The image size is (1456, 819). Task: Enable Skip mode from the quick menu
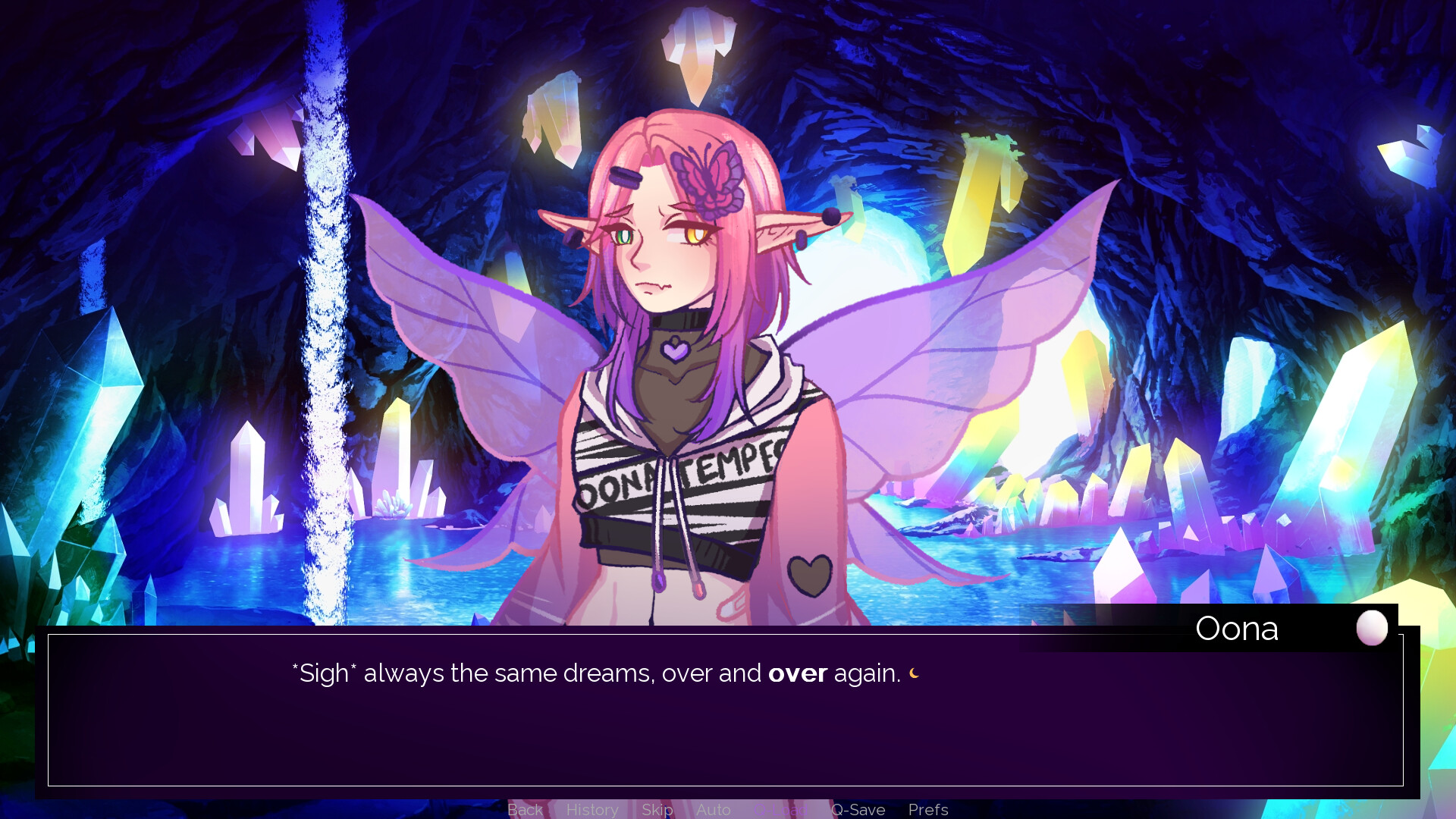tap(657, 810)
